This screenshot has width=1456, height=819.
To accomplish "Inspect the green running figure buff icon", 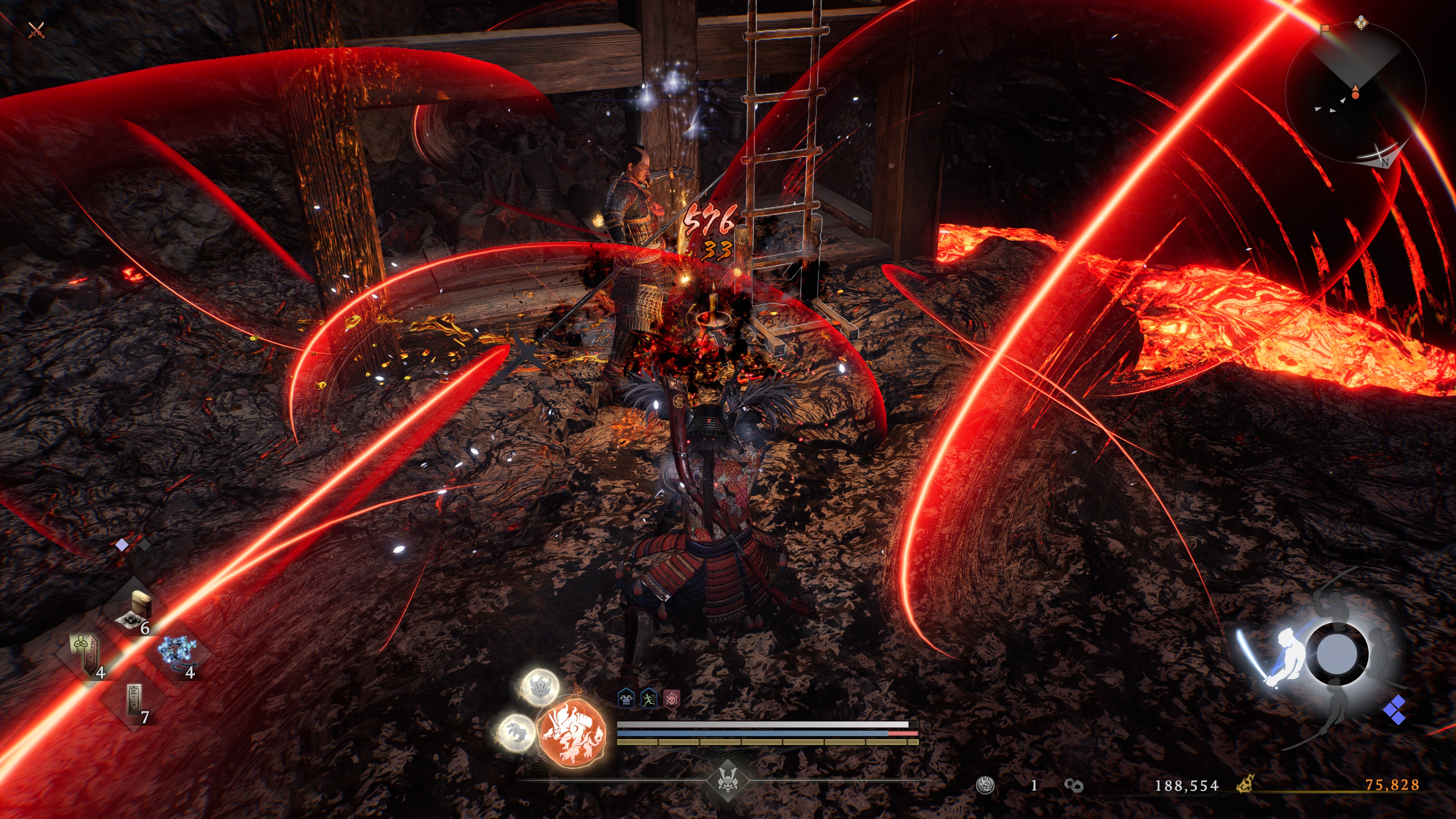I will pyautogui.click(x=648, y=699).
